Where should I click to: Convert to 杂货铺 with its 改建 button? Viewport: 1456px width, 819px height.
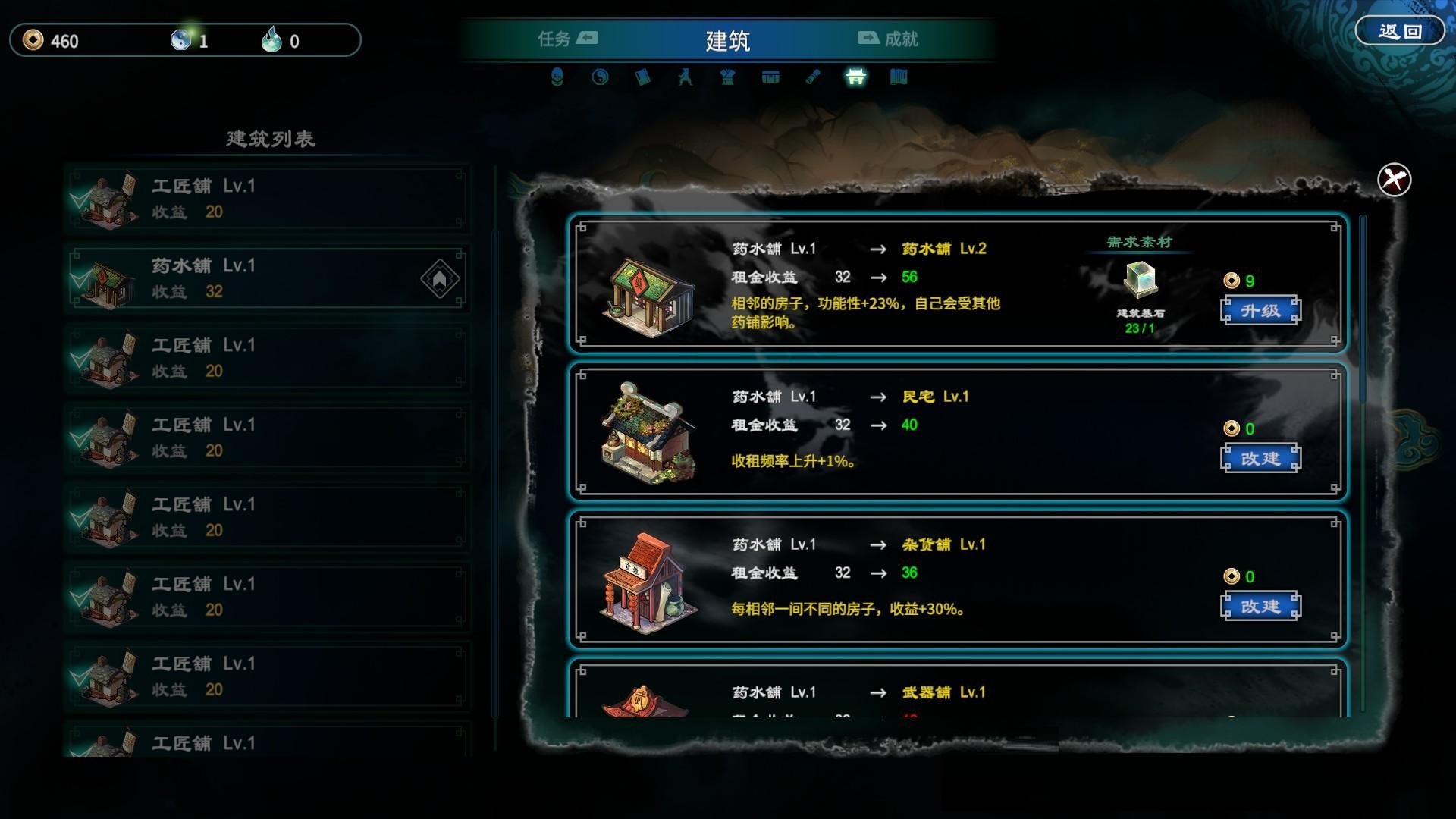(x=1260, y=606)
